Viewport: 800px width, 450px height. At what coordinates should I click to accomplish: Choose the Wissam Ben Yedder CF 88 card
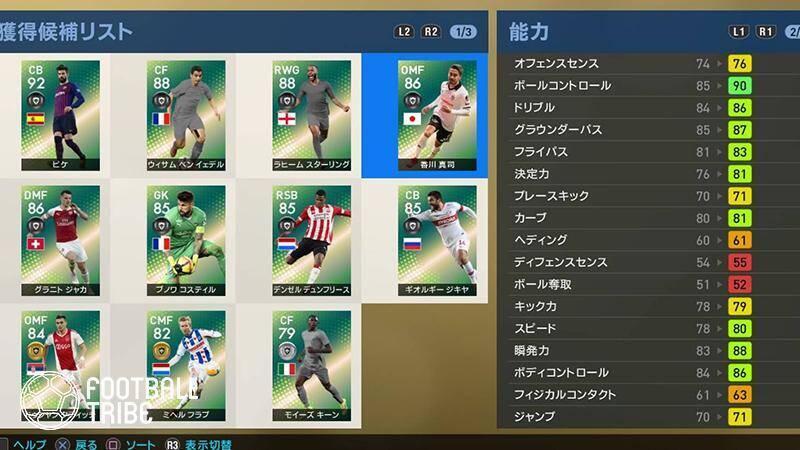point(186,115)
